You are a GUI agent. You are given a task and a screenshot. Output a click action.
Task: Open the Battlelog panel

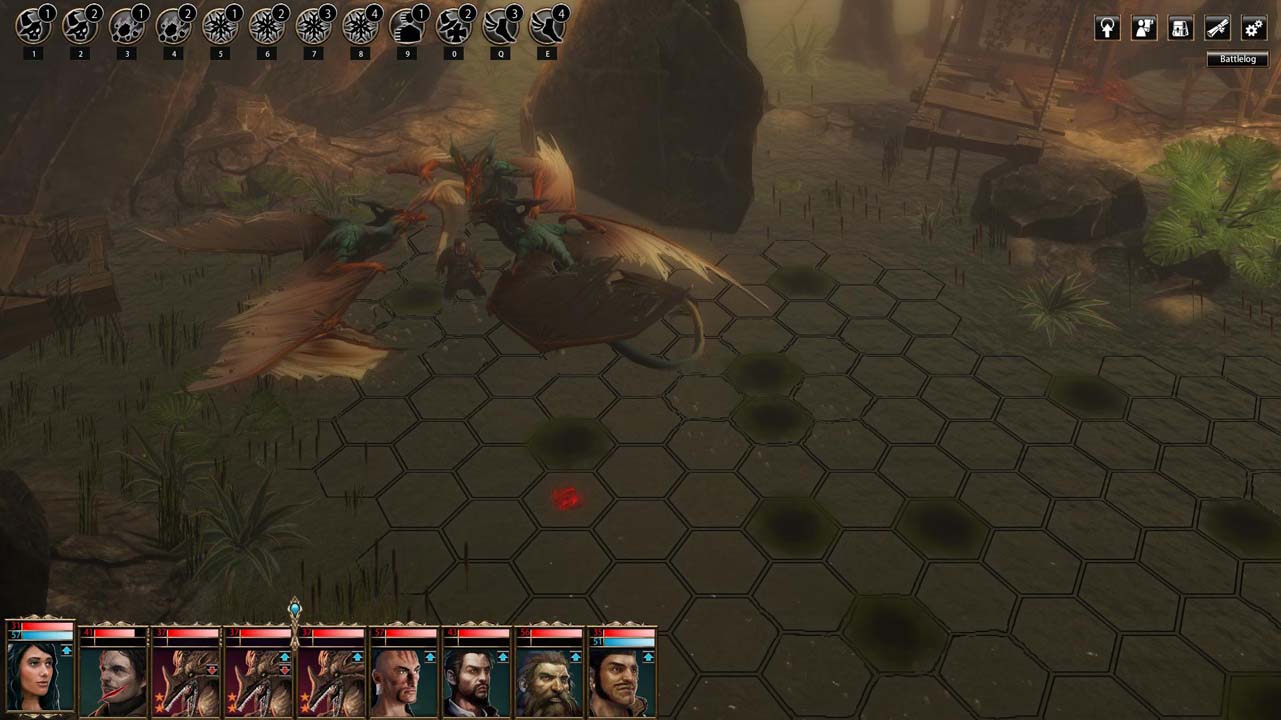1237,60
